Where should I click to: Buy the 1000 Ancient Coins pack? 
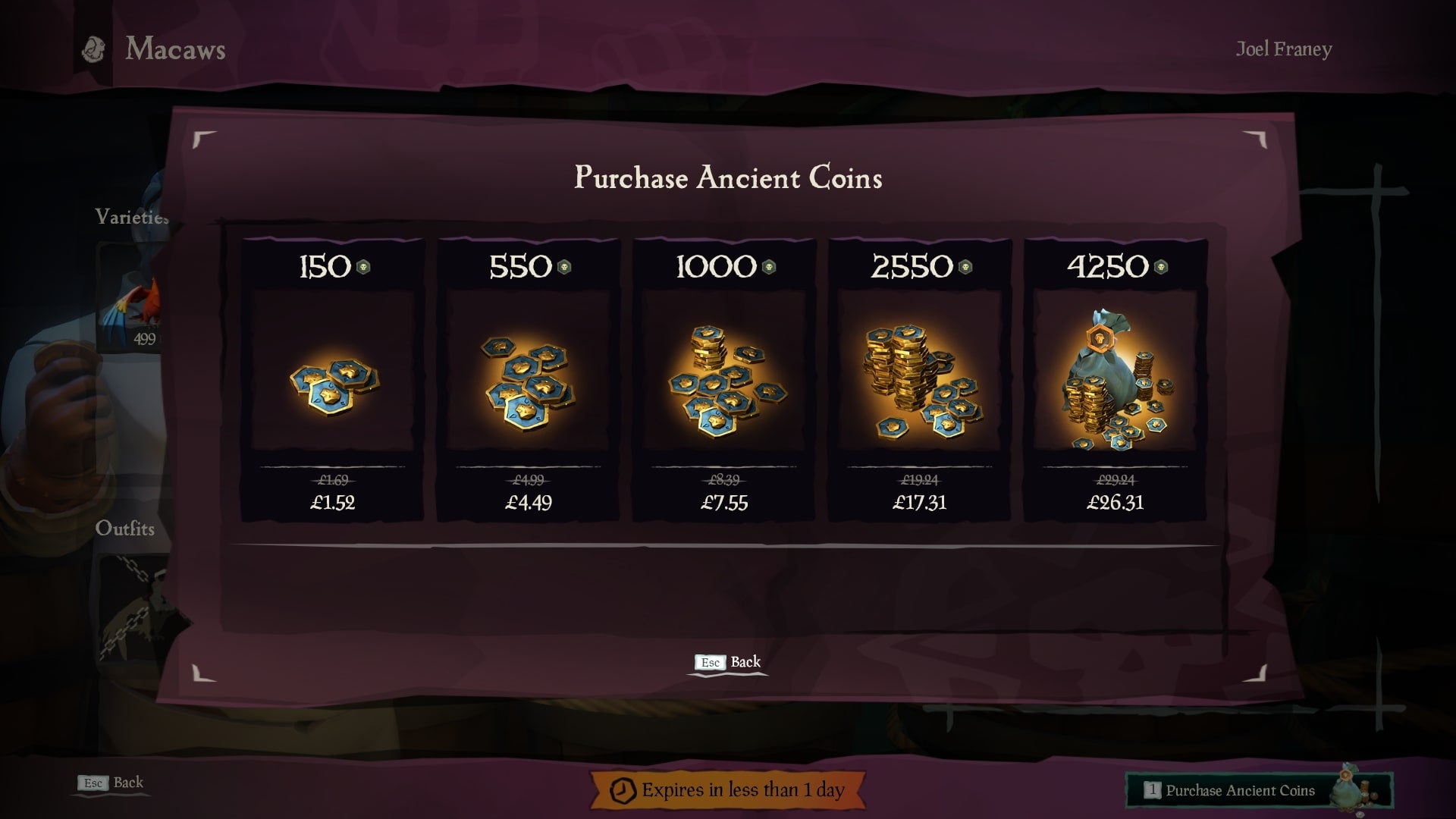[724, 381]
